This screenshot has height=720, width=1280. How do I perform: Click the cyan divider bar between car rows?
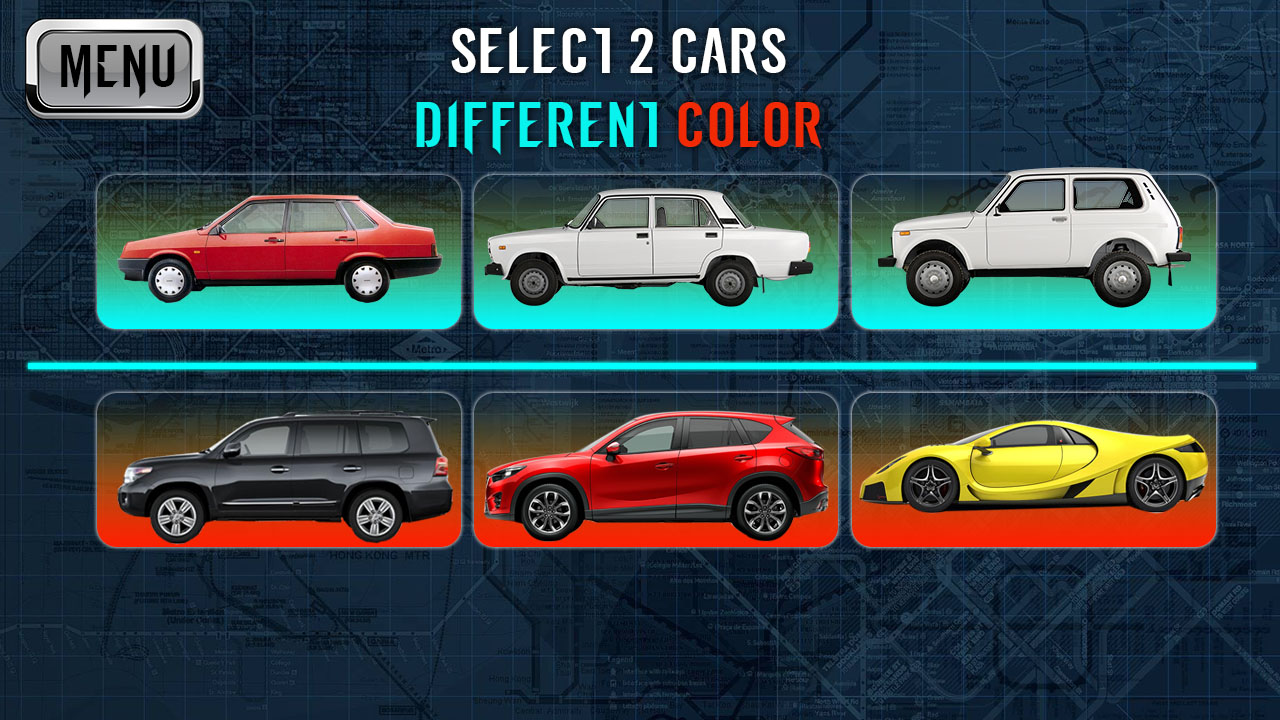(640, 364)
